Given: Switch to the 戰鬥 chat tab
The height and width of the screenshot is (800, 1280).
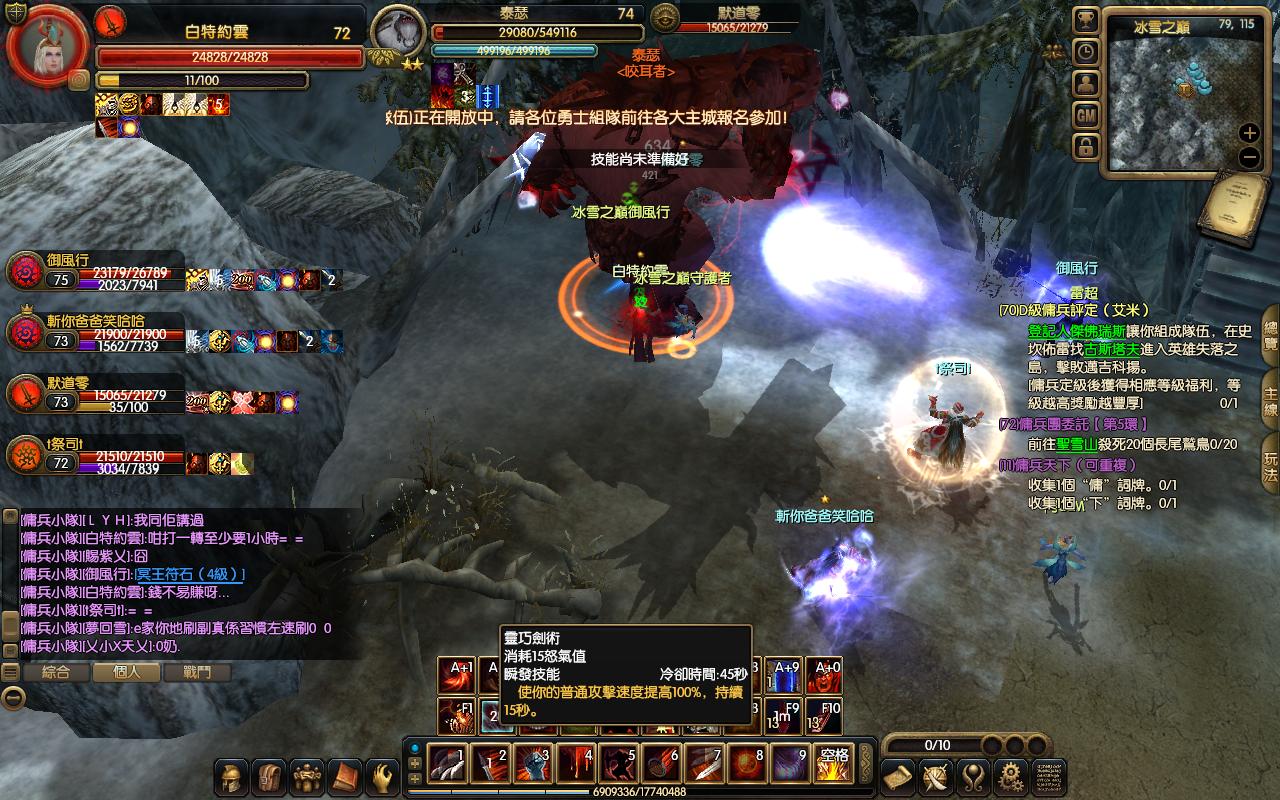Looking at the screenshot, I should tap(197, 673).
